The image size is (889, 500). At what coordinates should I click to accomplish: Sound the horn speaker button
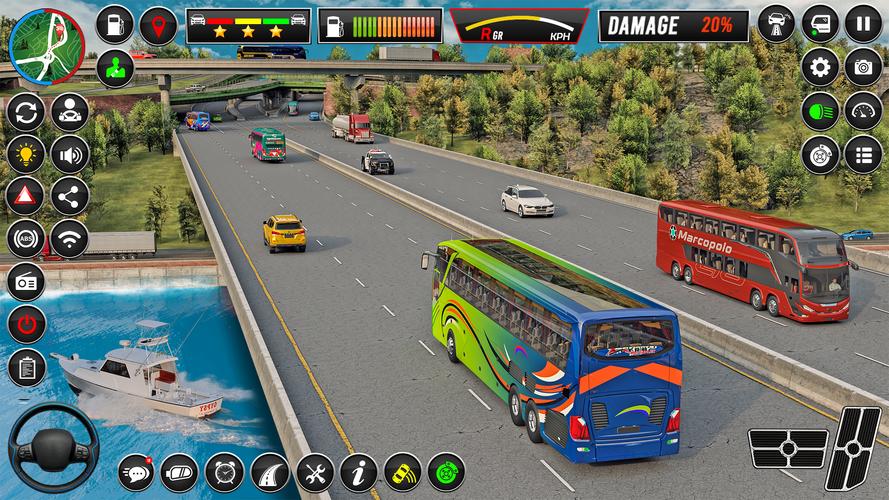coord(69,154)
